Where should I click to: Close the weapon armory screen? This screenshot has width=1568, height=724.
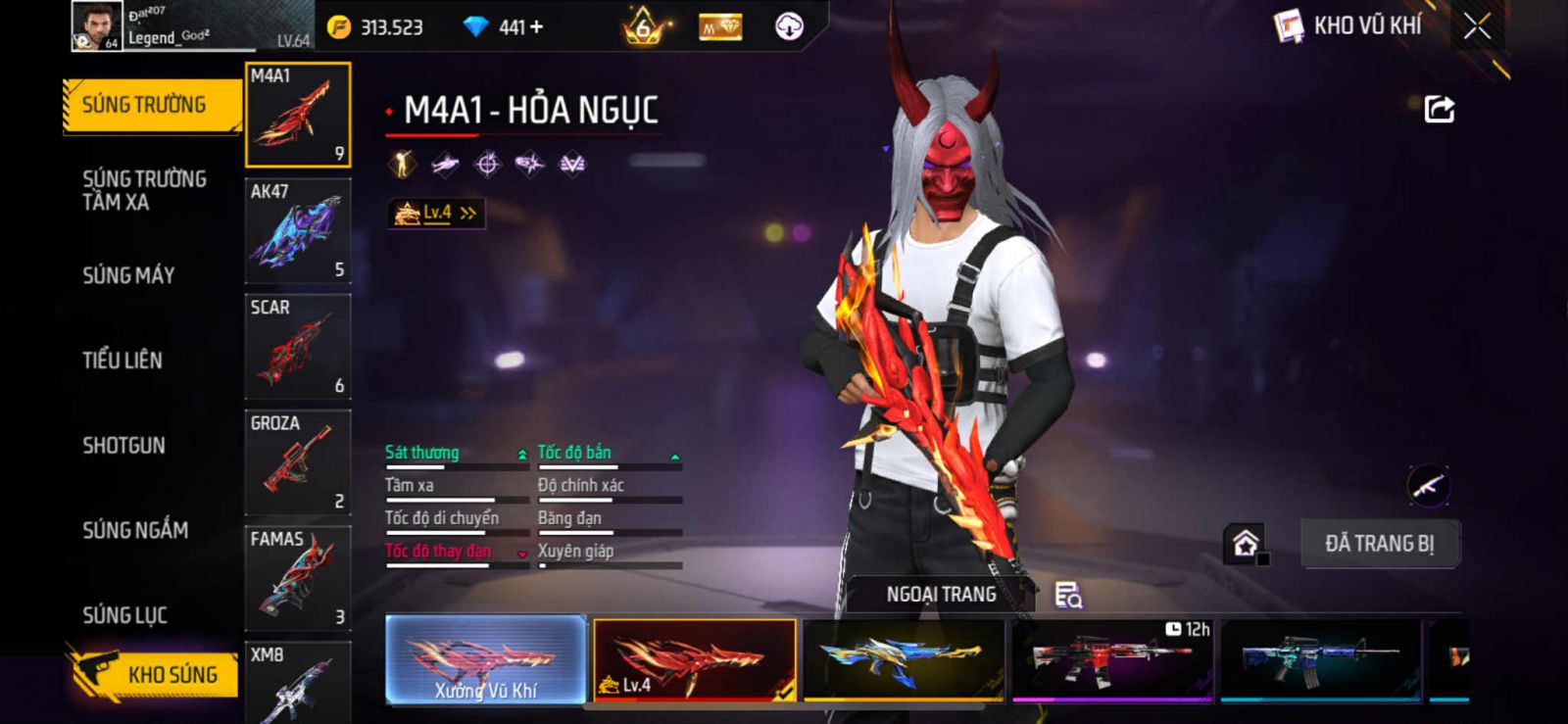[x=1477, y=26]
